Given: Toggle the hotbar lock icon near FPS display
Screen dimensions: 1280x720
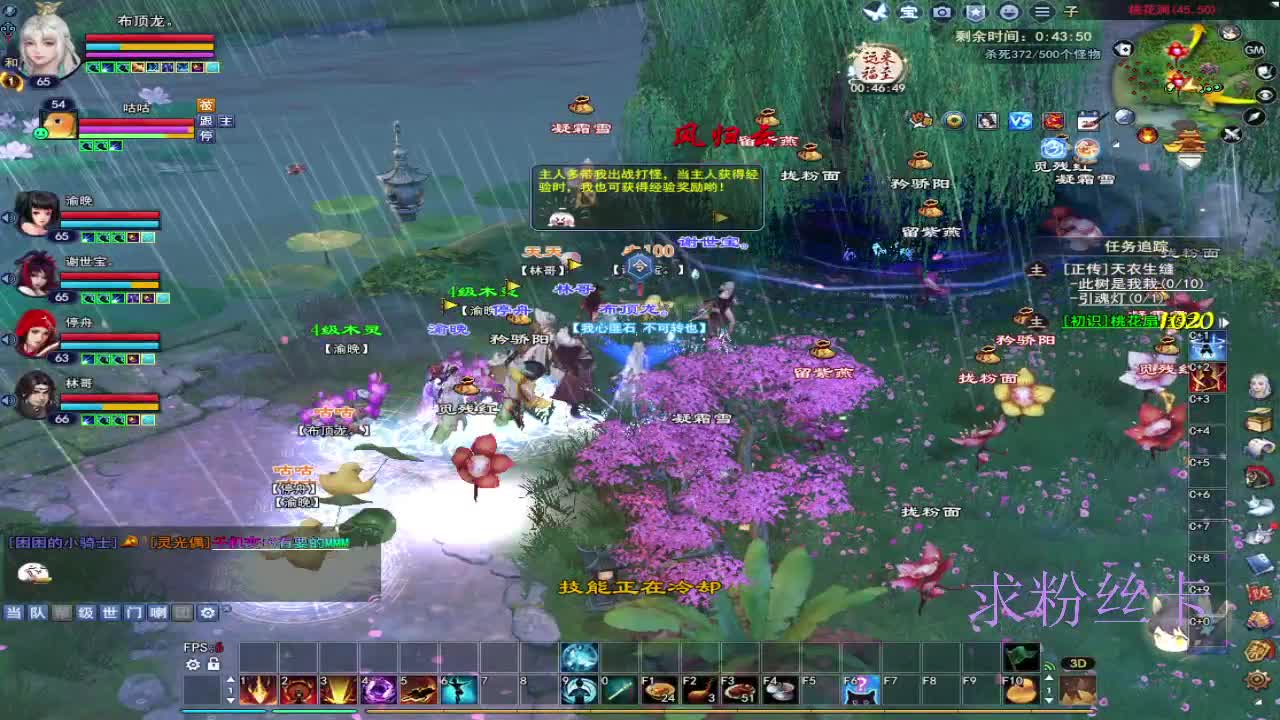Looking at the screenshot, I should (213, 665).
